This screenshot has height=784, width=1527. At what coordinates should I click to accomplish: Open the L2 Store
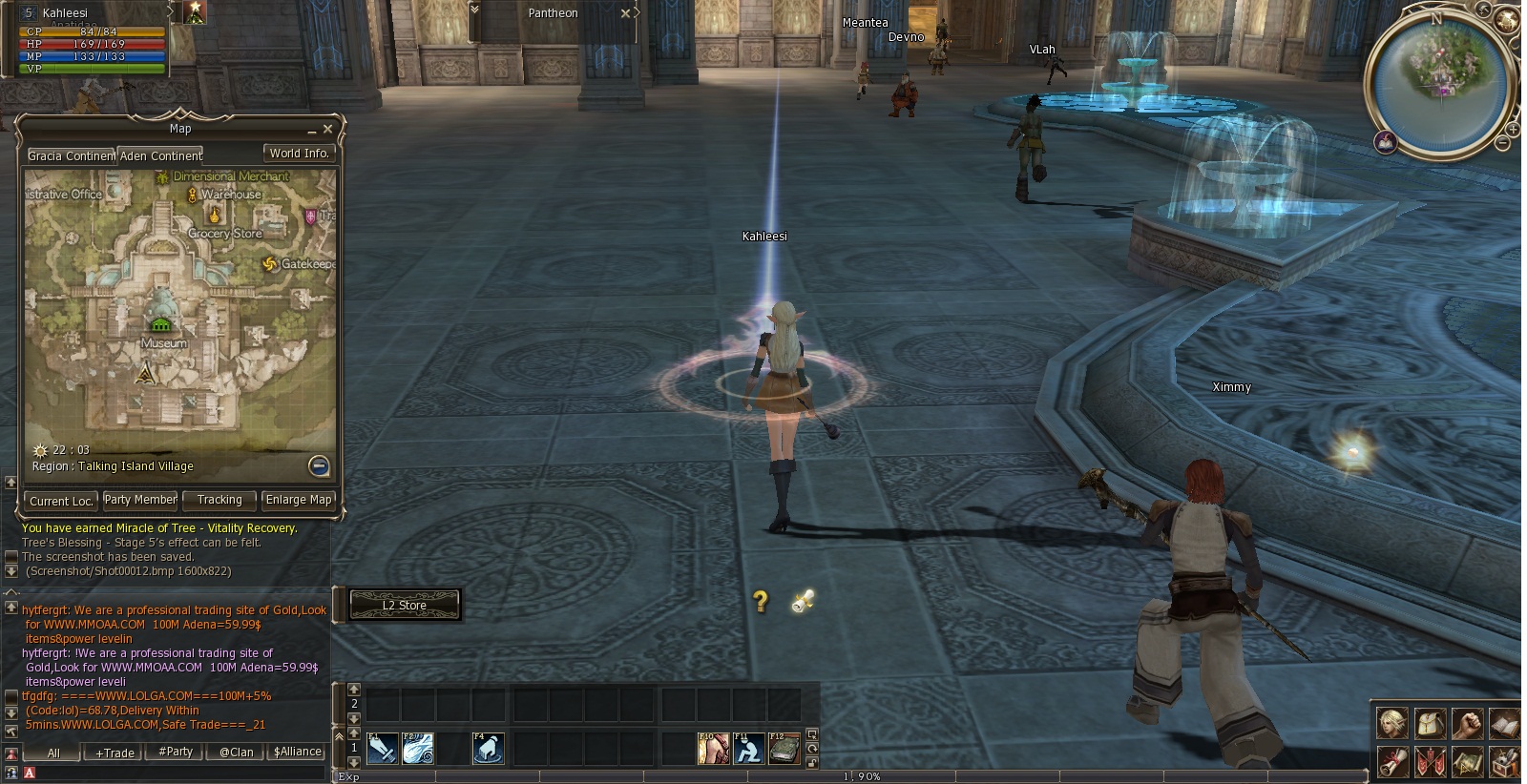click(405, 605)
